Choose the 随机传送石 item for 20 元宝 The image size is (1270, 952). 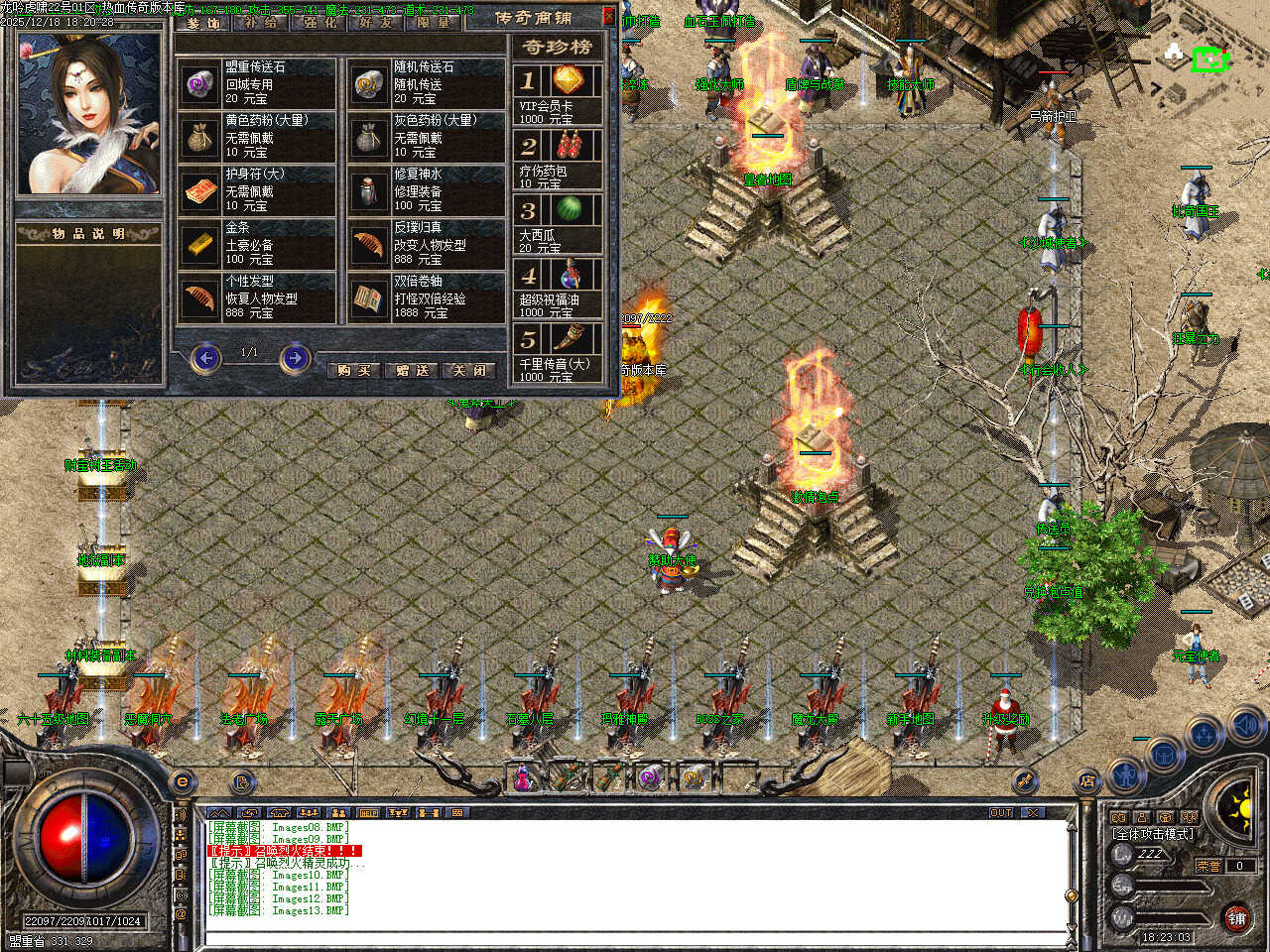coord(427,83)
